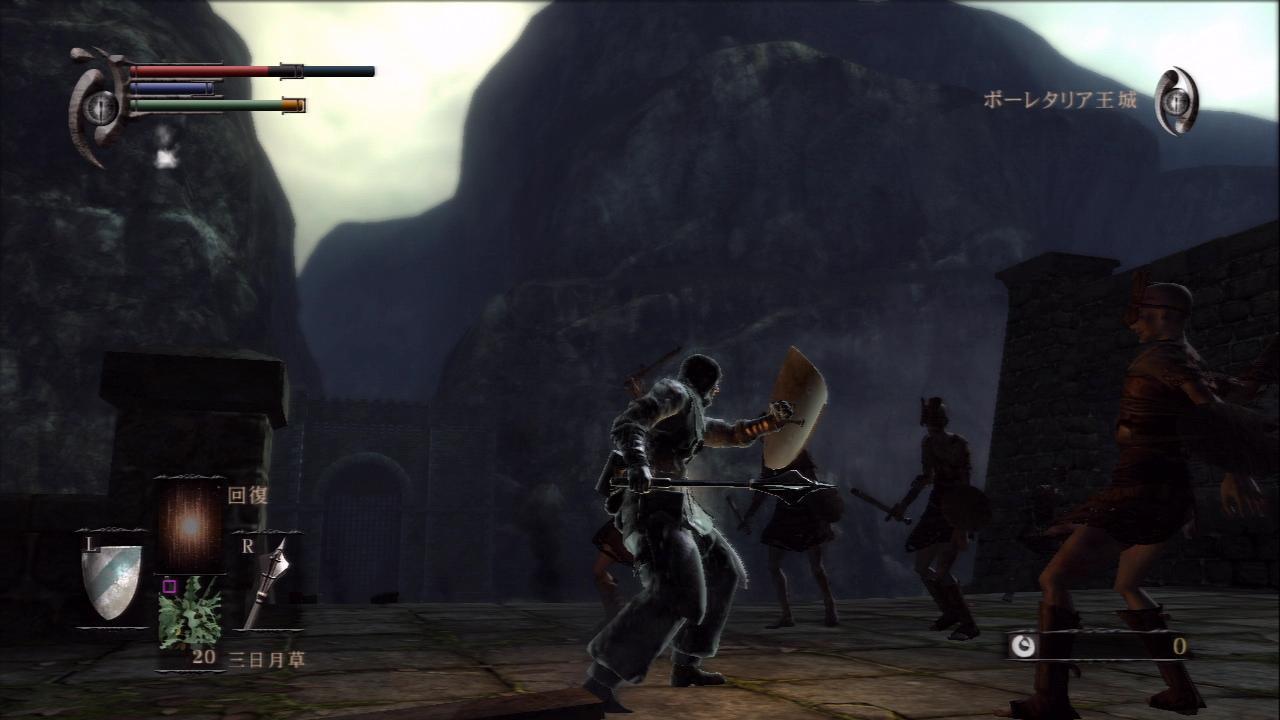Screen dimensions: 1280x720
Task: Click the world tendency emblem by area name
Action: click(x=1176, y=100)
